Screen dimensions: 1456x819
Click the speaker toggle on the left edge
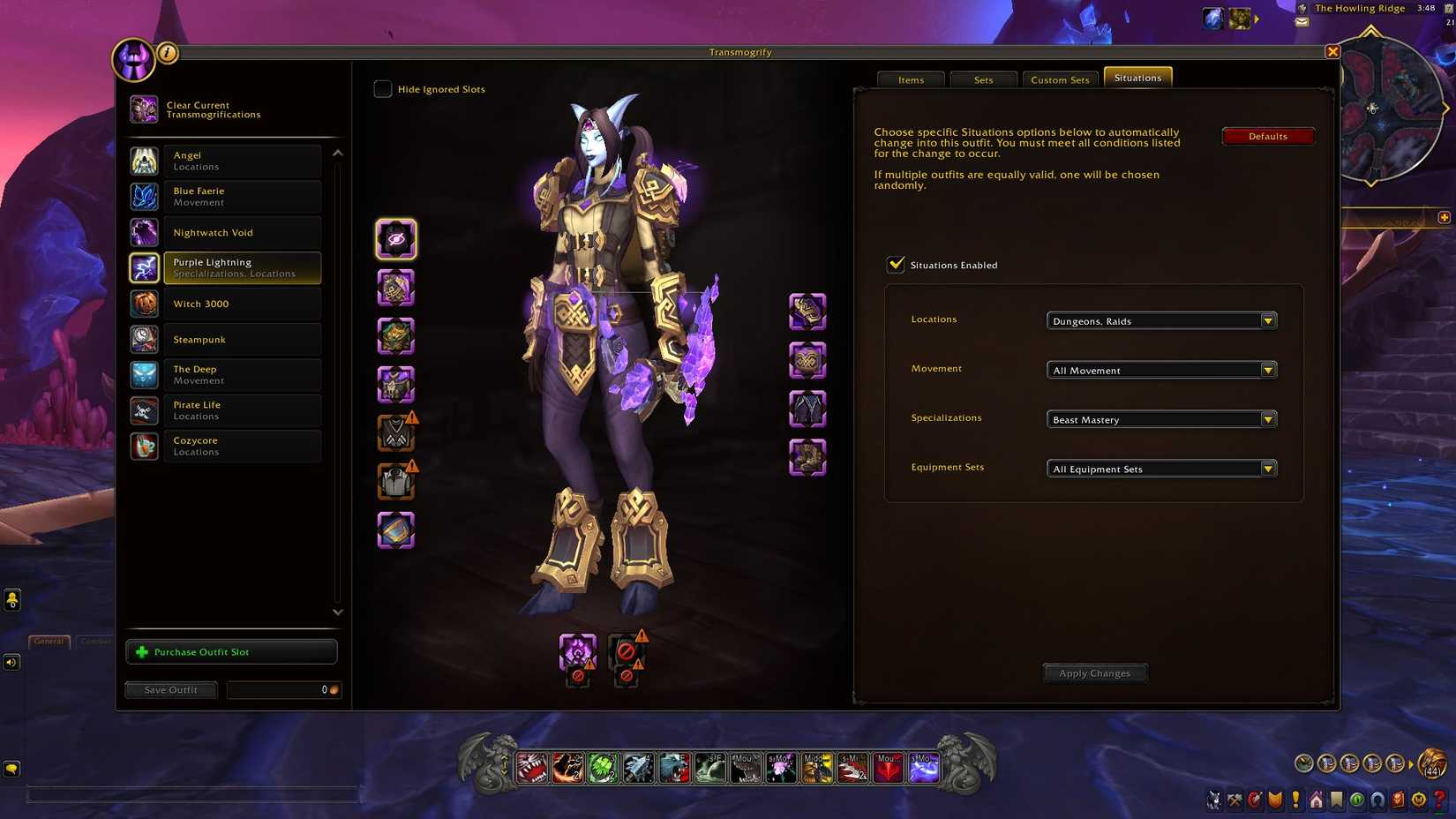[x=11, y=661]
